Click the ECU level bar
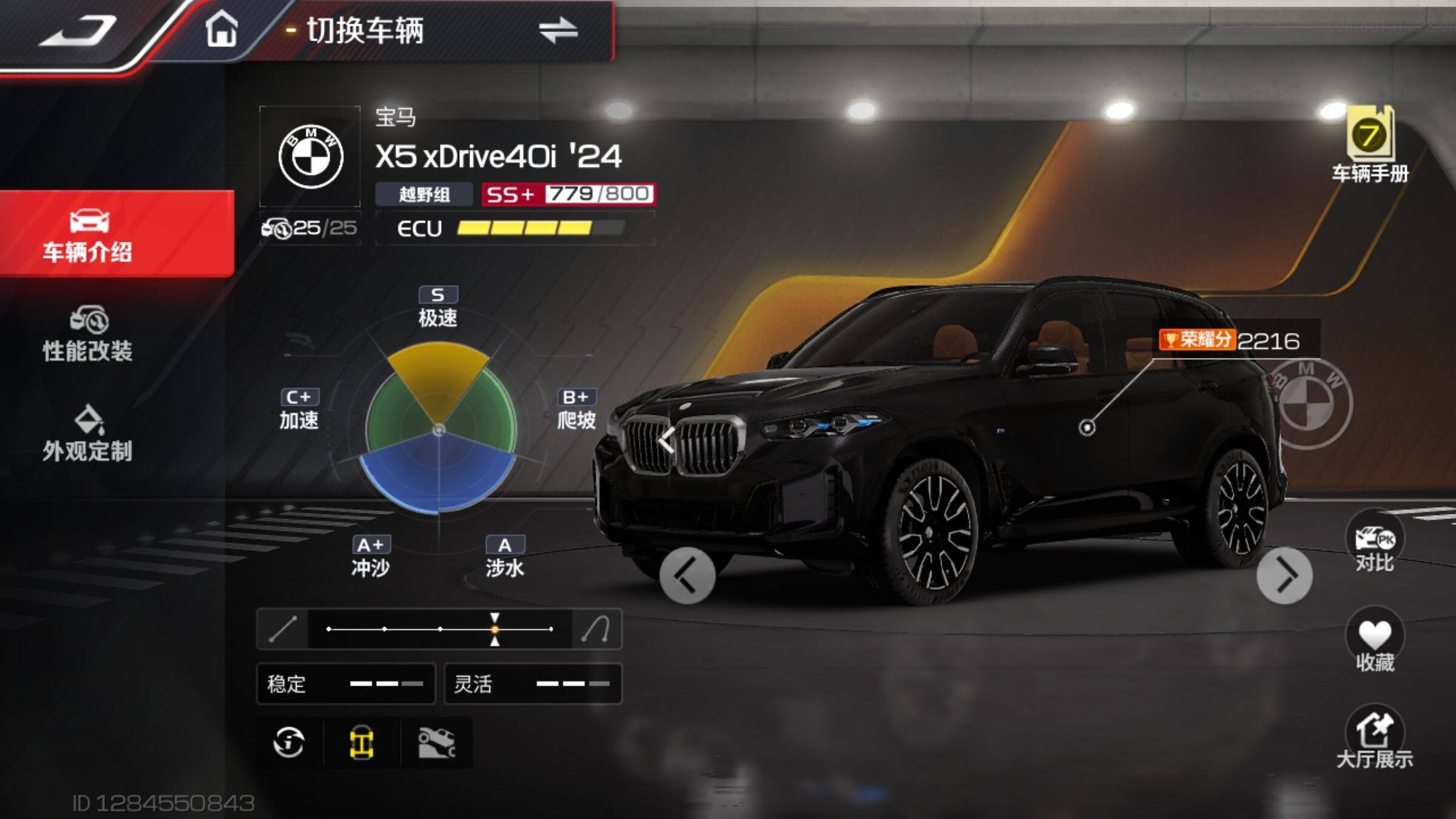The width and height of the screenshot is (1456, 819). 524,228
